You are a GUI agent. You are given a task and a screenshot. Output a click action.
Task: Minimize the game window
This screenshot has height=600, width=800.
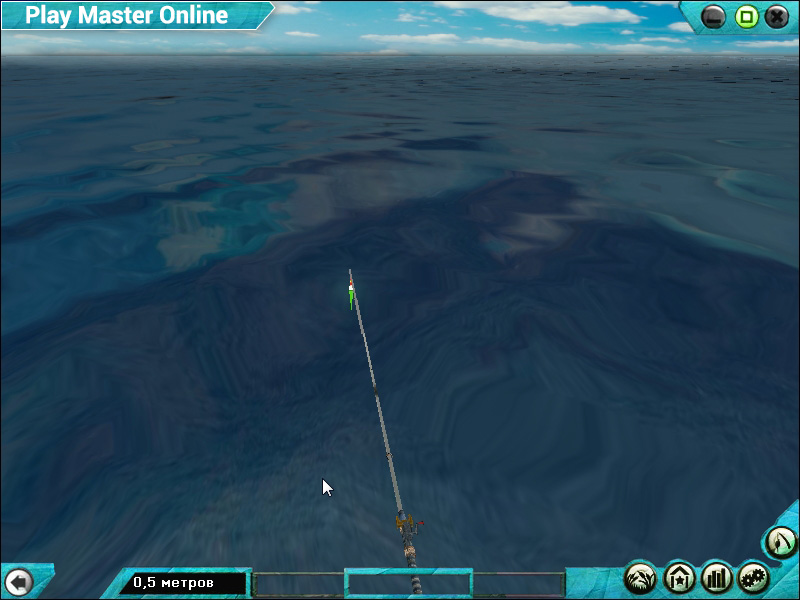[x=714, y=17]
